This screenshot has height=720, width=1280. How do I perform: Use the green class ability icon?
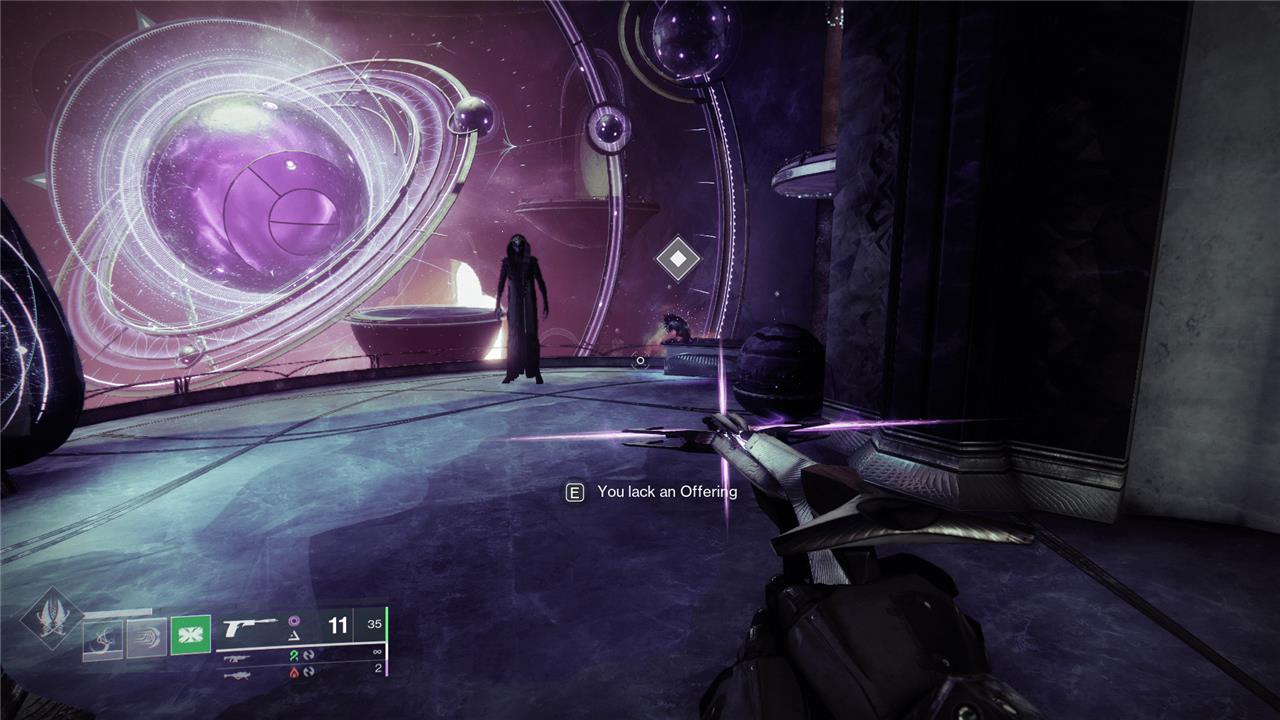pos(190,636)
